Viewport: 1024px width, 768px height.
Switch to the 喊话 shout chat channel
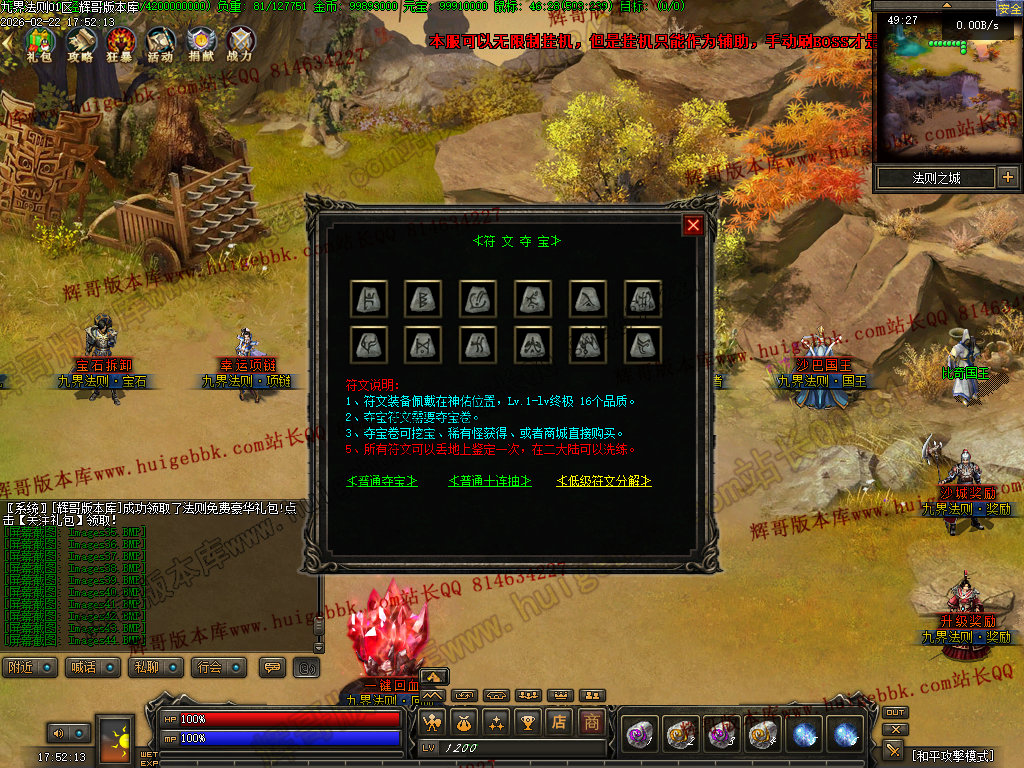click(91, 667)
